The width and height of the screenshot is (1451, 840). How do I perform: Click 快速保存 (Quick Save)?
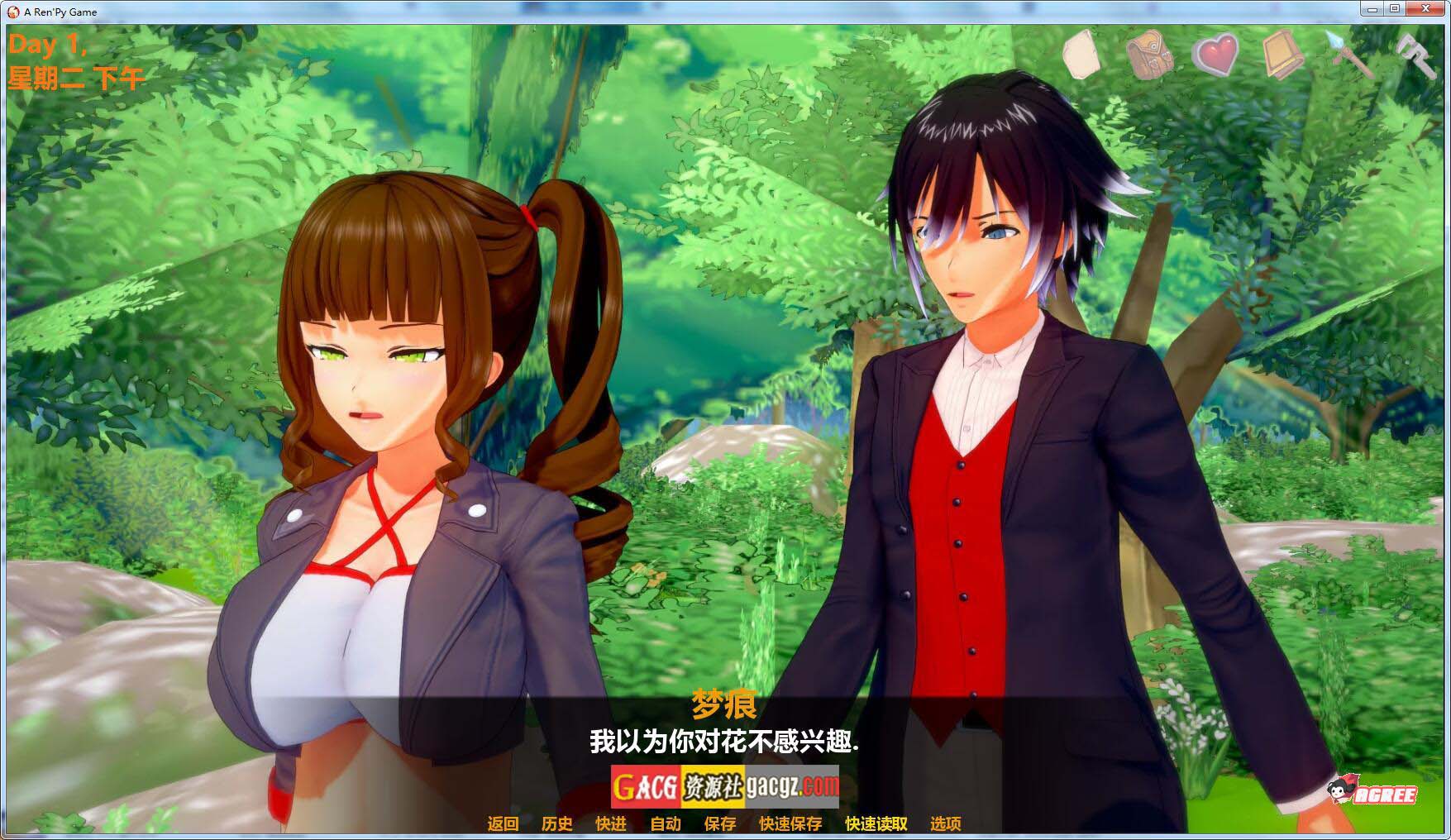coord(790,823)
